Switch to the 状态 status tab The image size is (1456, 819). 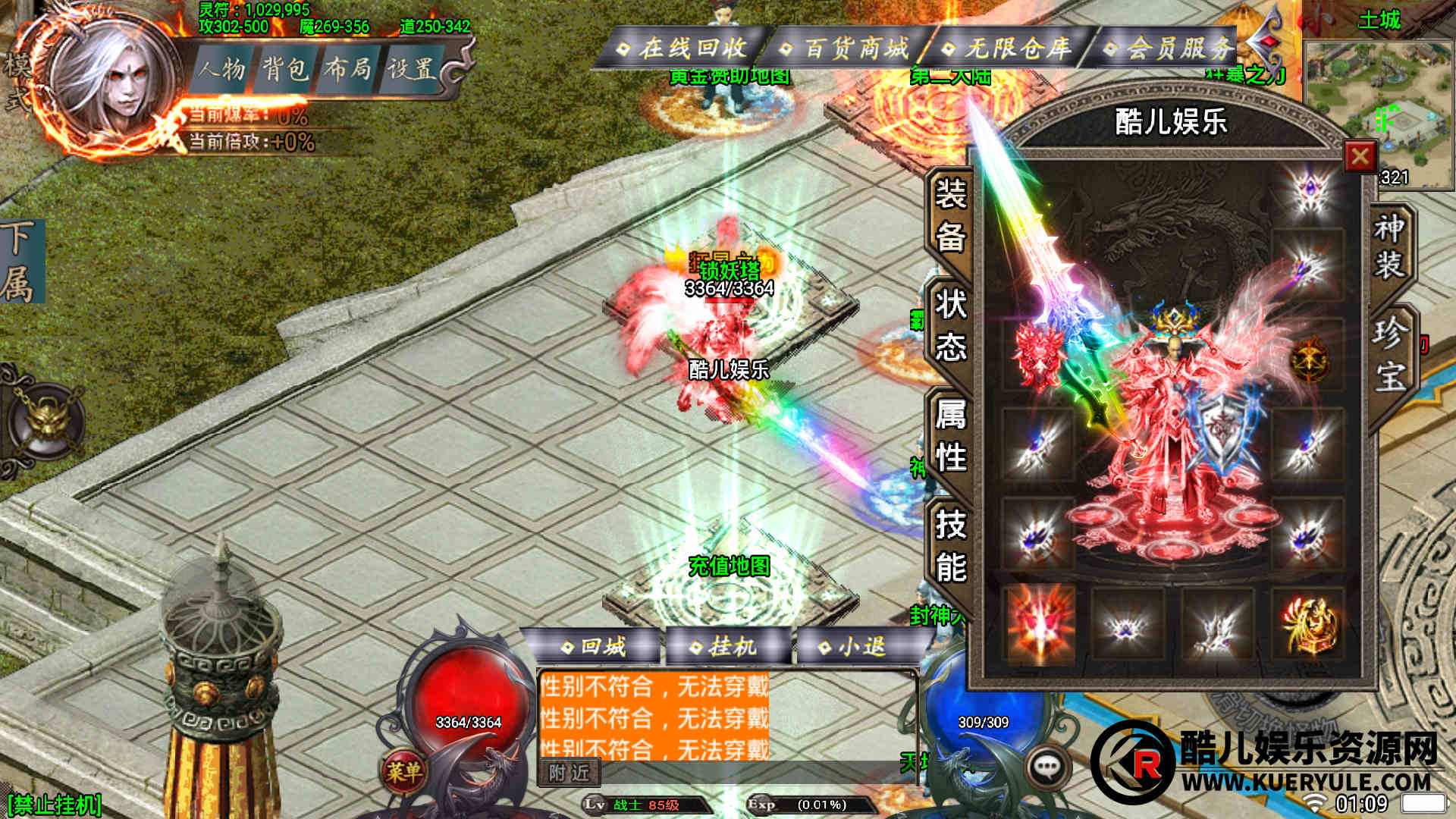pyautogui.click(x=950, y=326)
